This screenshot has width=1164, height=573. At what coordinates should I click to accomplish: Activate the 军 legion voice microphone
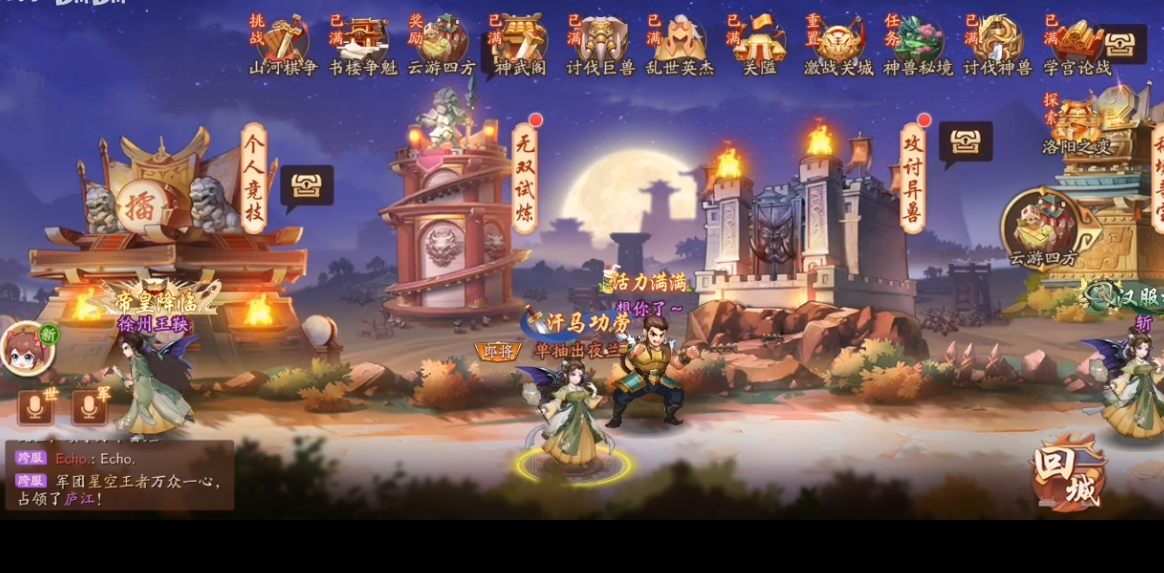(90, 406)
